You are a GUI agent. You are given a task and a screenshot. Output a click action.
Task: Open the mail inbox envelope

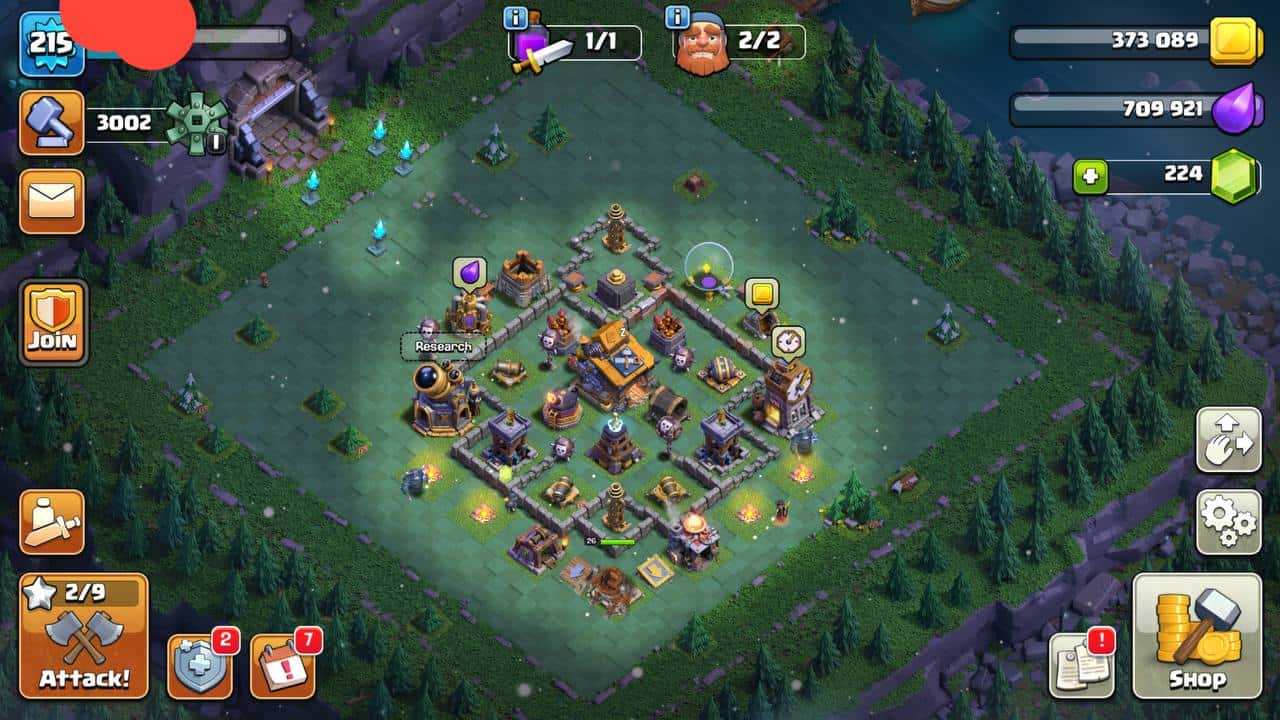click(x=51, y=201)
